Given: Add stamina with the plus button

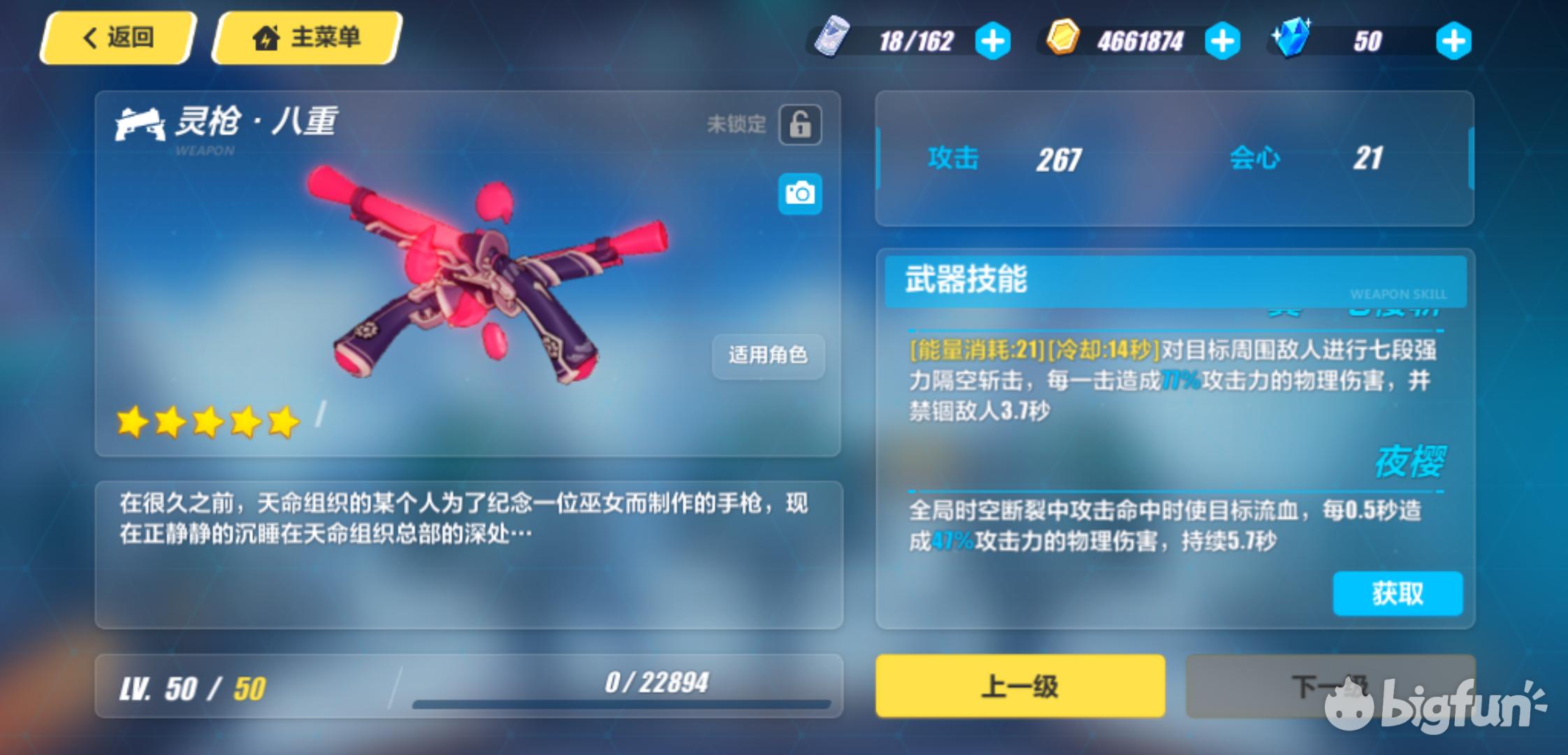Looking at the screenshot, I should [992, 41].
